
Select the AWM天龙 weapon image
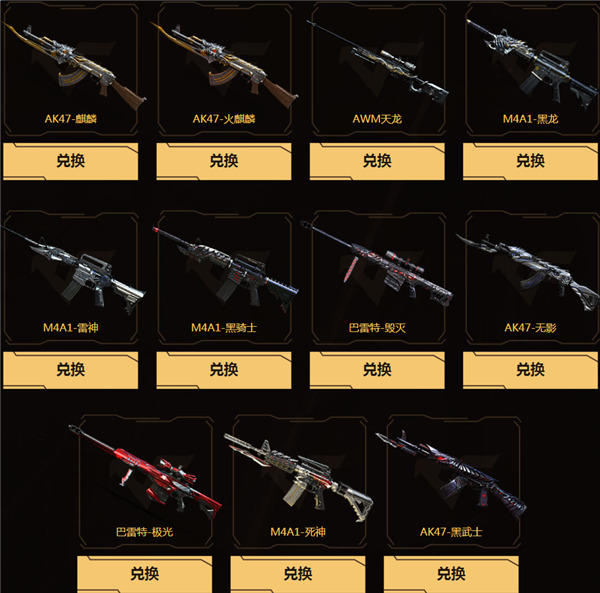click(377, 67)
